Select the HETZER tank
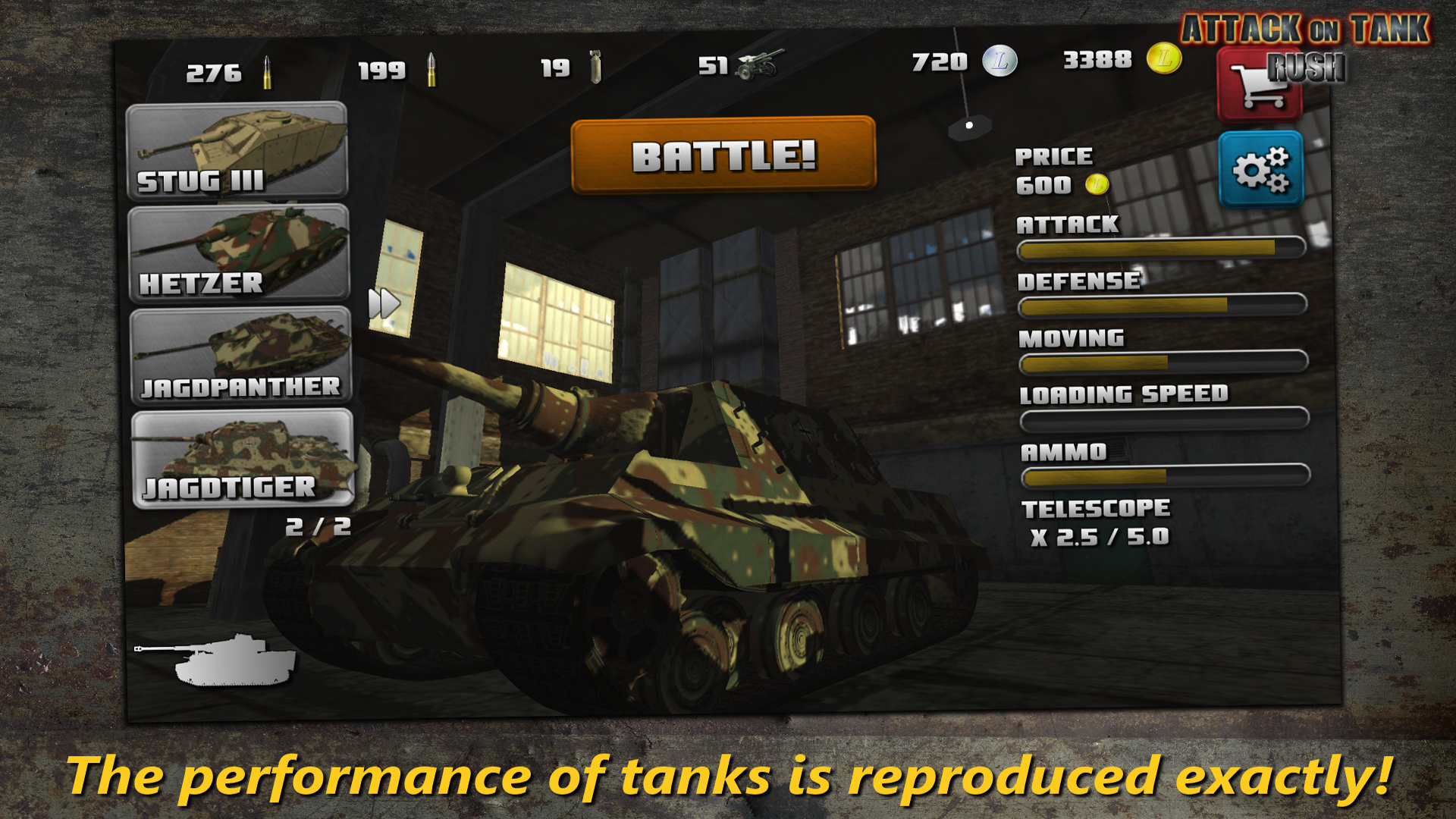1456x819 pixels. click(239, 252)
